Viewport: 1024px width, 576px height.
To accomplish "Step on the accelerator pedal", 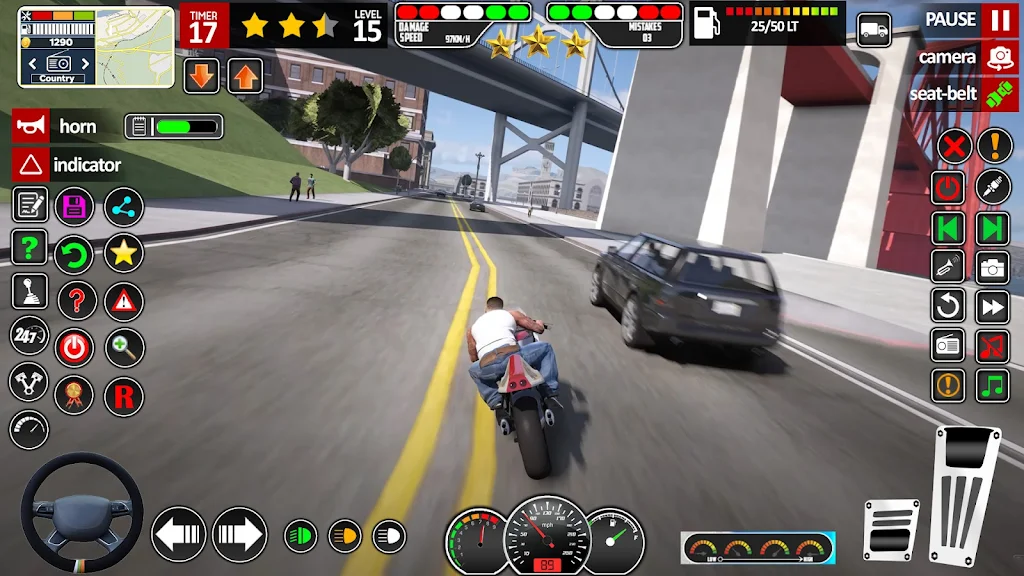I will click(966, 496).
